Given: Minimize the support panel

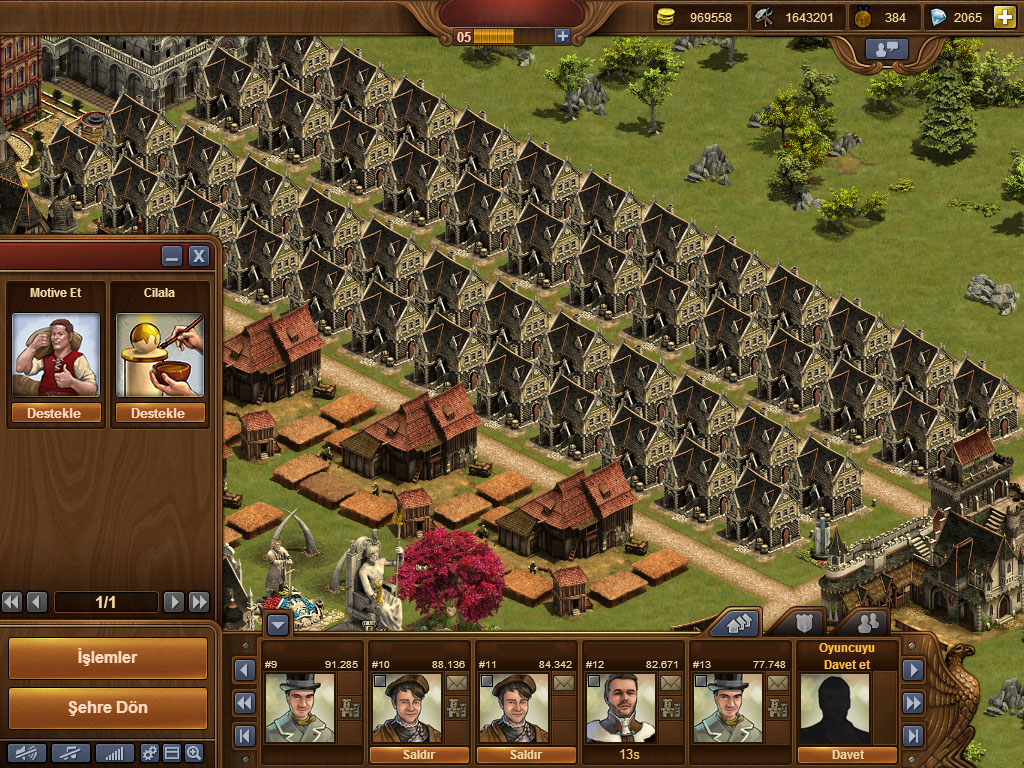Looking at the screenshot, I should 172,256.
